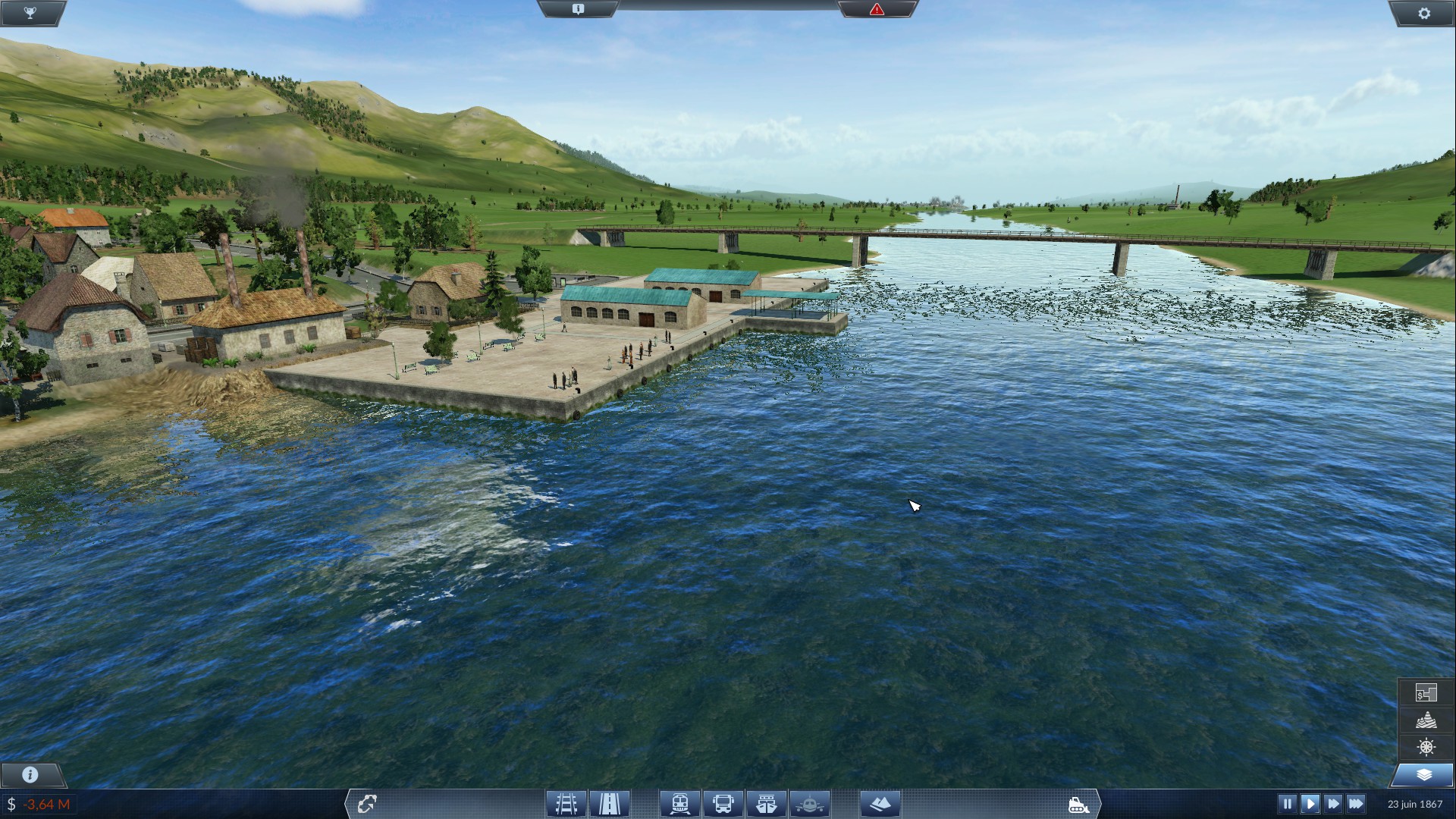The height and width of the screenshot is (819, 1456).
Task: Toggle the terrain contour lines layer
Action: (1426, 720)
